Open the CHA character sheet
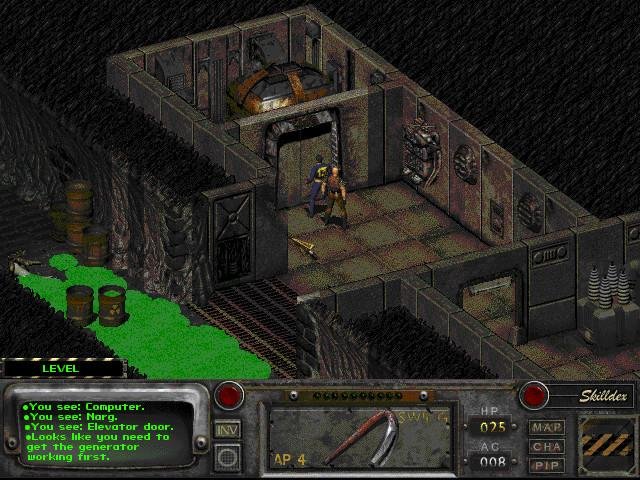The width and height of the screenshot is (640, 480). point(547,447)
